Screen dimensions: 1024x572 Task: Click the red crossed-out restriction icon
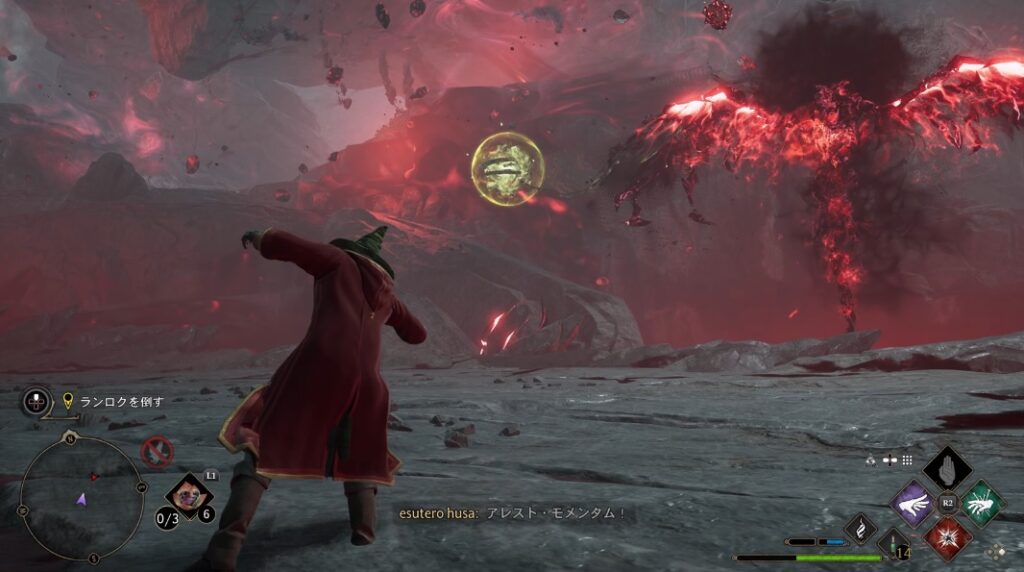tap(156, 453)
